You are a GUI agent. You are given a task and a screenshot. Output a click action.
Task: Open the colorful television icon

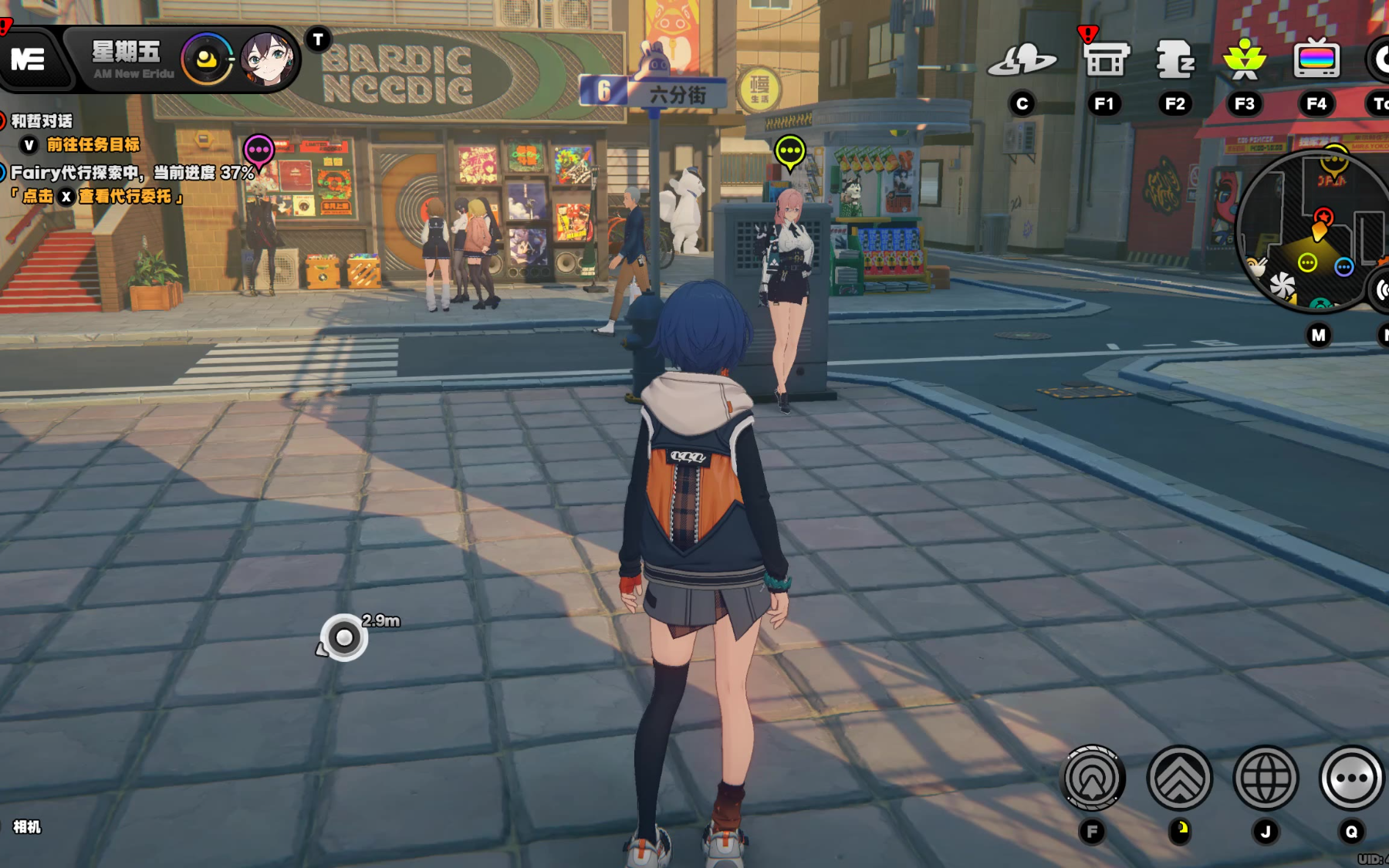(1316, 59)
